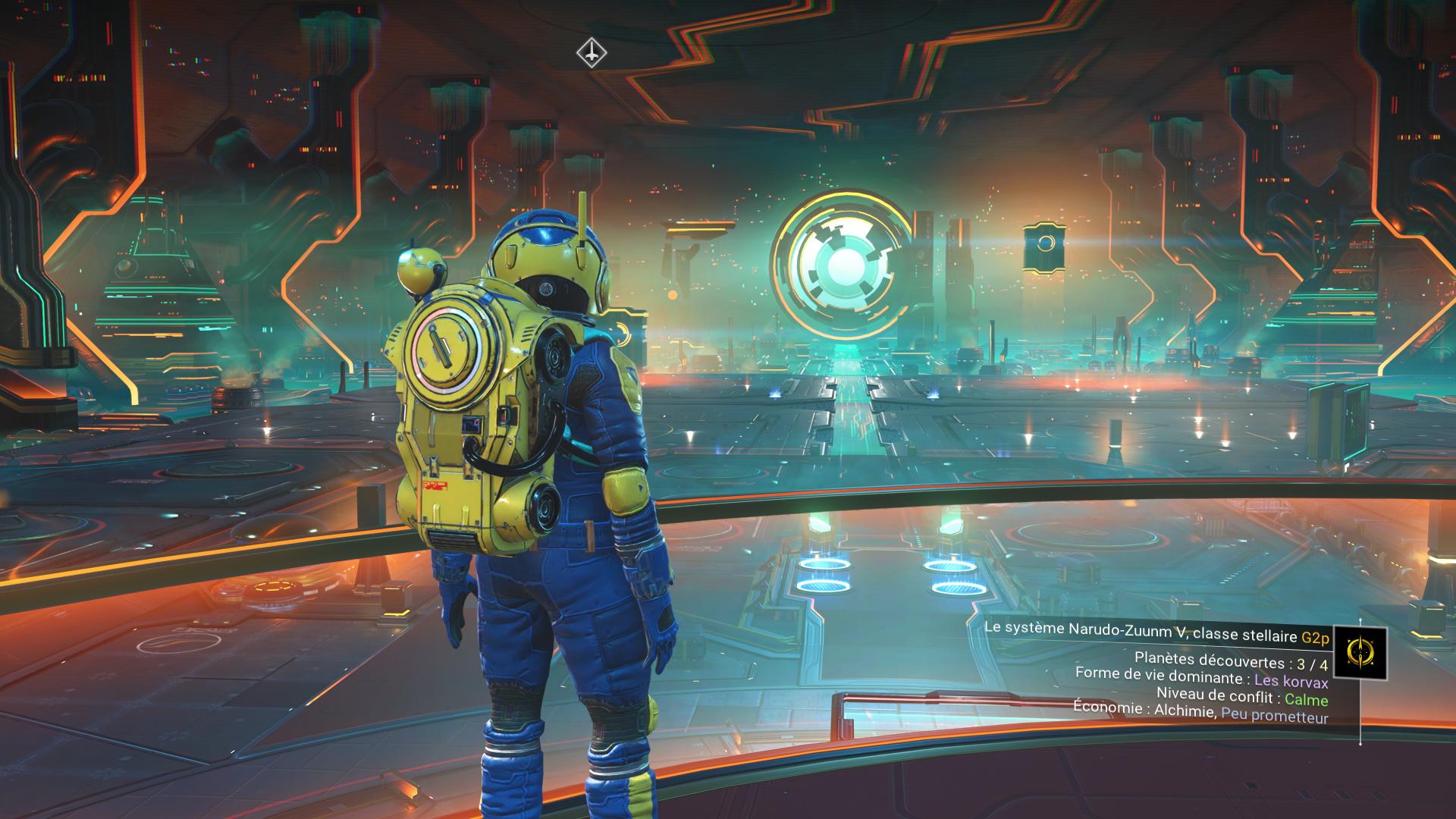1456x819 pixels.
Task: Click the starship marker on the compass
Action: 591,52
